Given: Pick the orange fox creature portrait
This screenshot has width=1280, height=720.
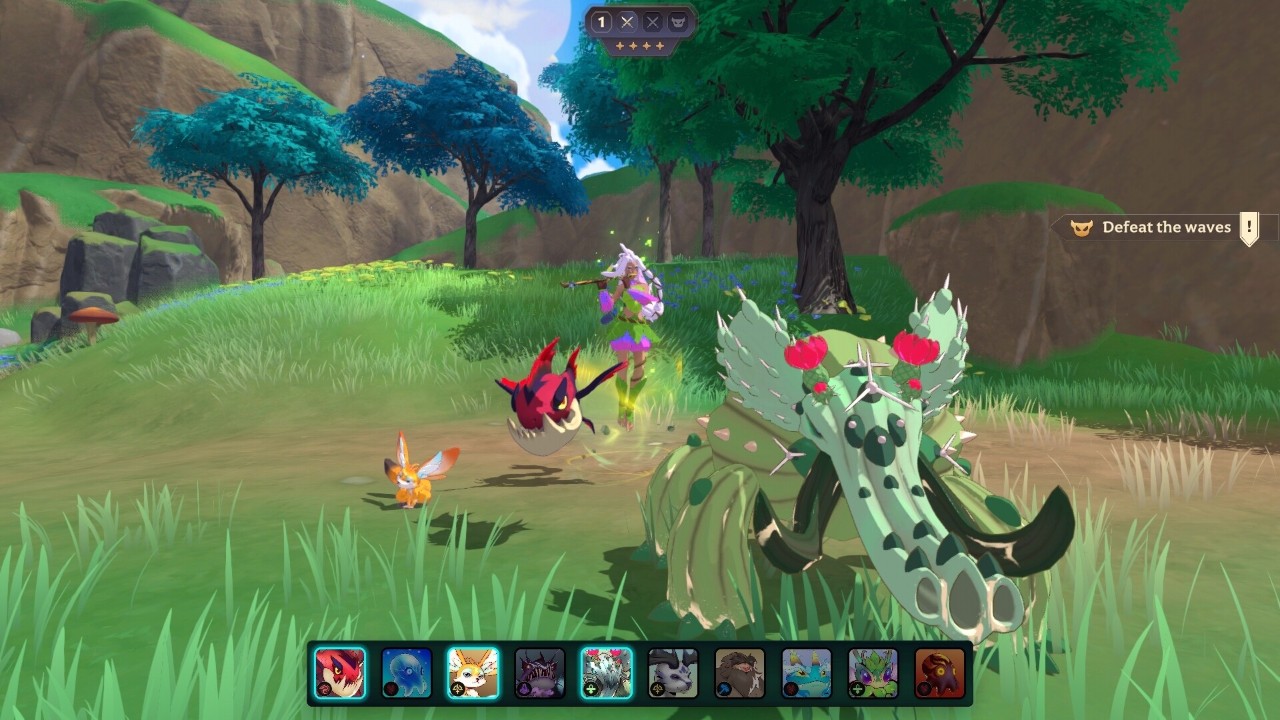Looking at the screenshot, I should (473, 673).
